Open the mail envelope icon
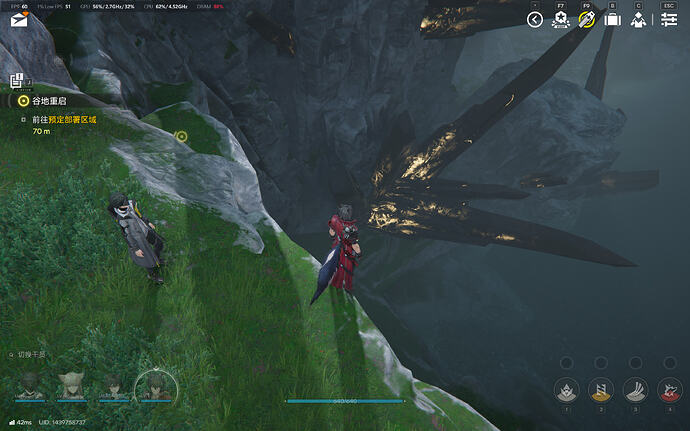This screenshot has height=431, width=690. tap(17, 19)
